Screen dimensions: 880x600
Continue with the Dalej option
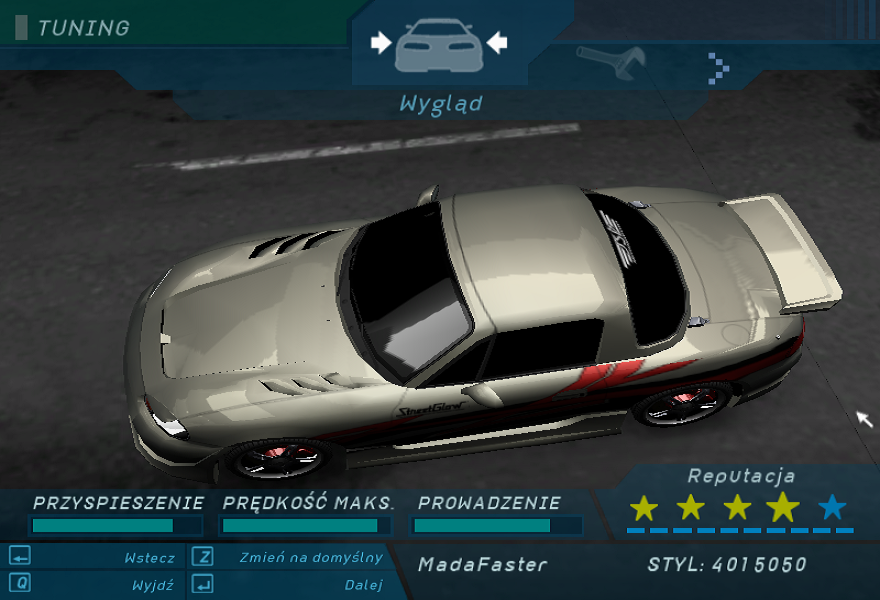click(x=364, y=584)
